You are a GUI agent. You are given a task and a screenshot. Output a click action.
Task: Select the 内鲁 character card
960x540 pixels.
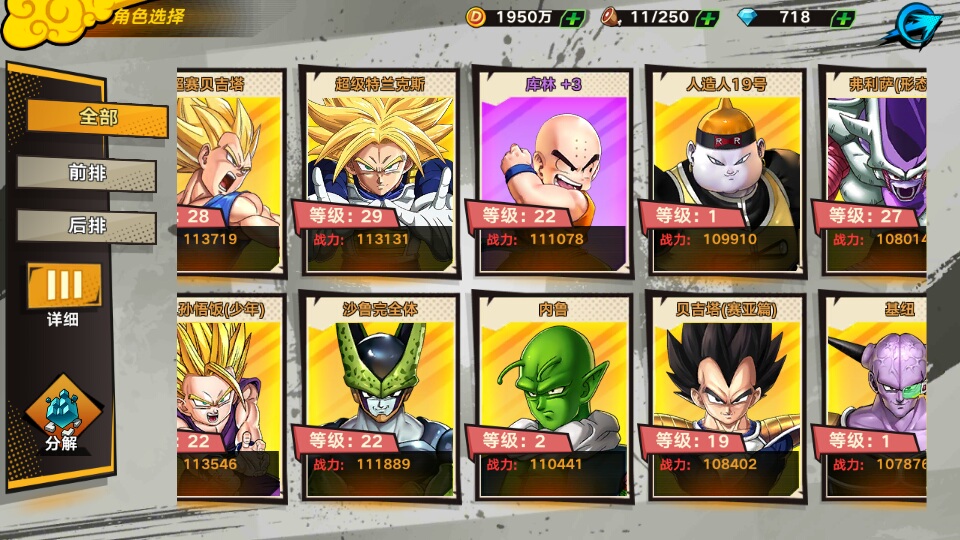click(x=553, y=397)
